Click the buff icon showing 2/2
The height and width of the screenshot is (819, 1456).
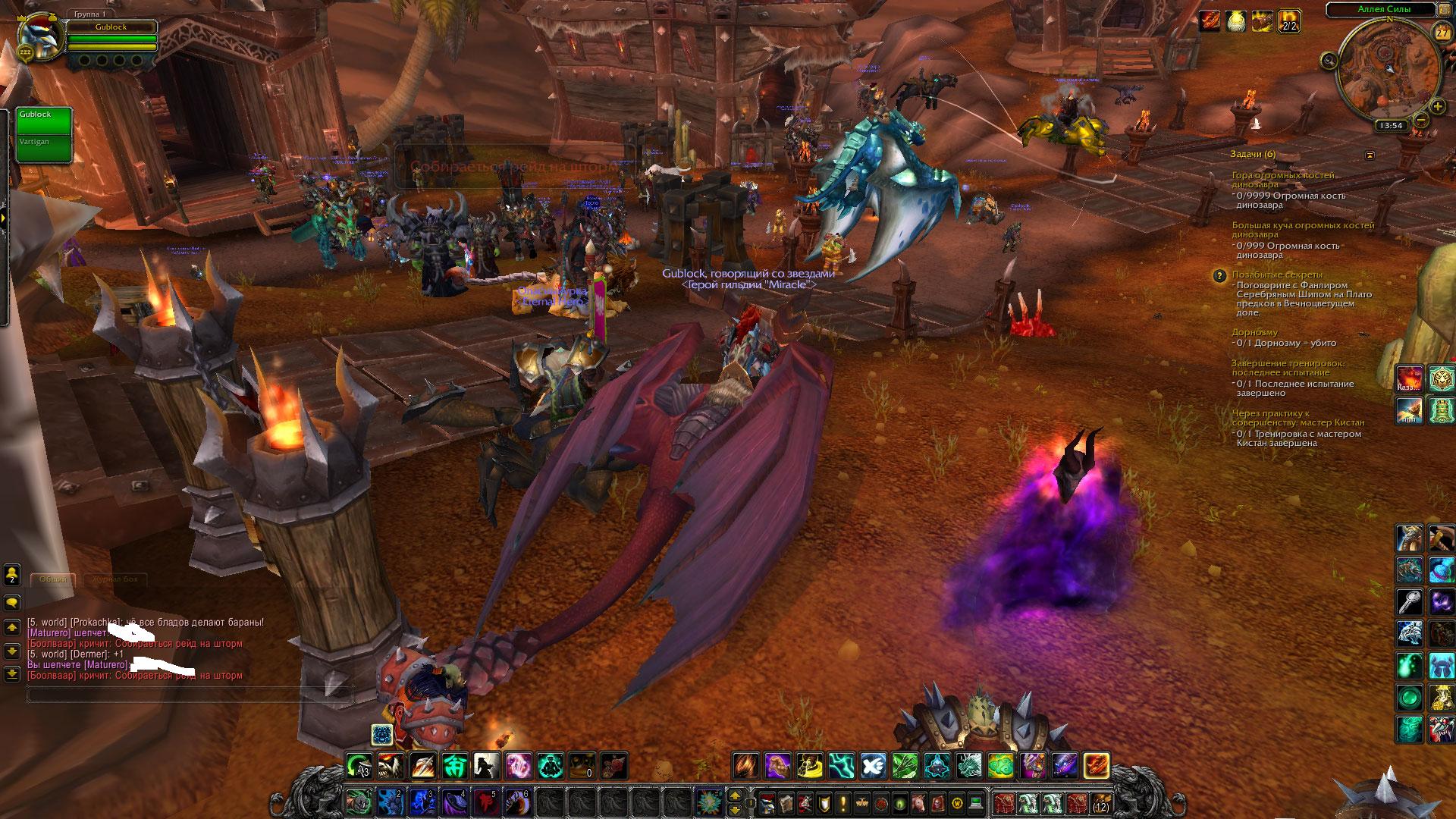1289,21
